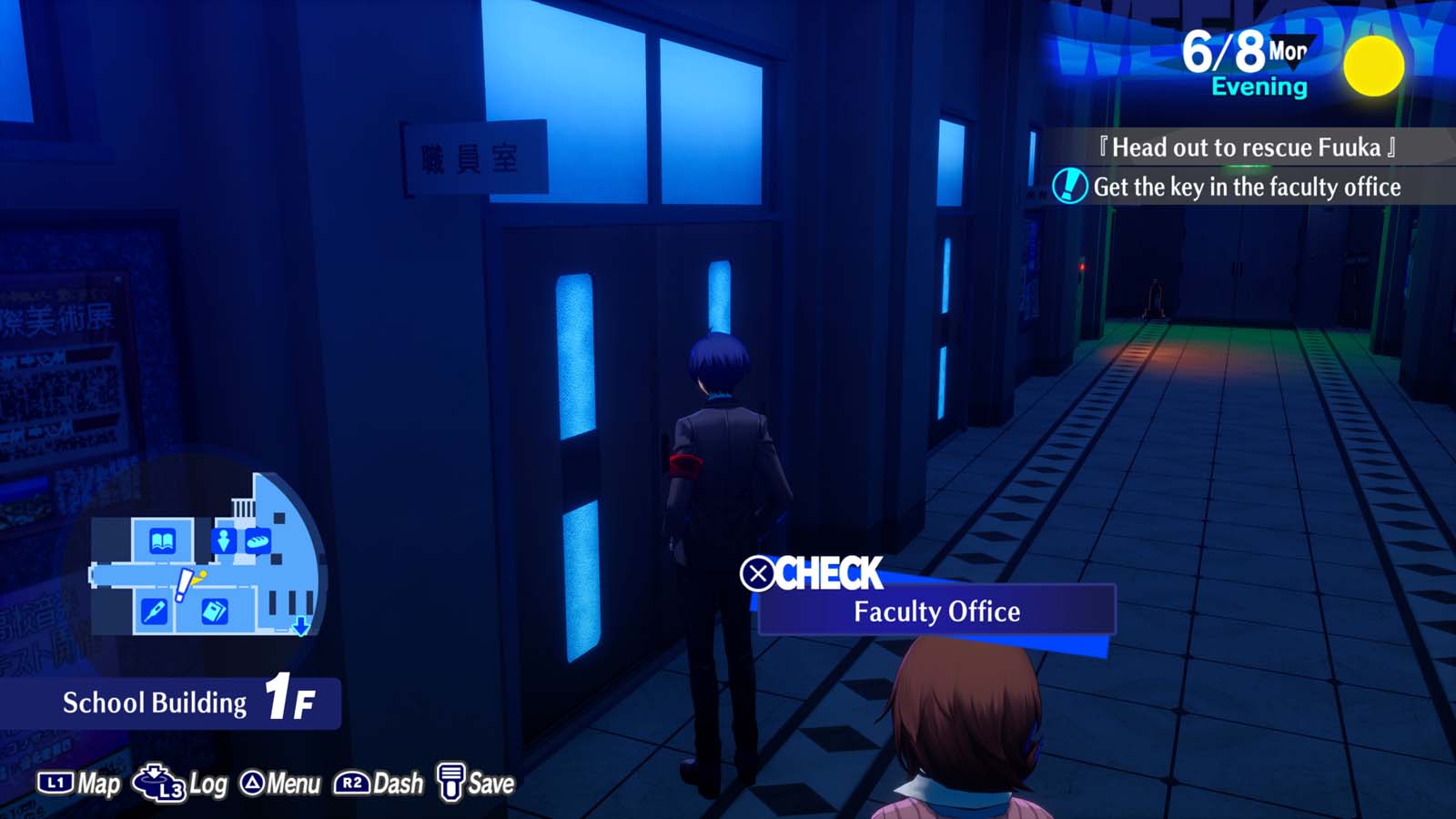Select the restroom arrow icon on the minimap
Image resolution: width=1456 pixels, height=819 pixels.
pos(224,540)
